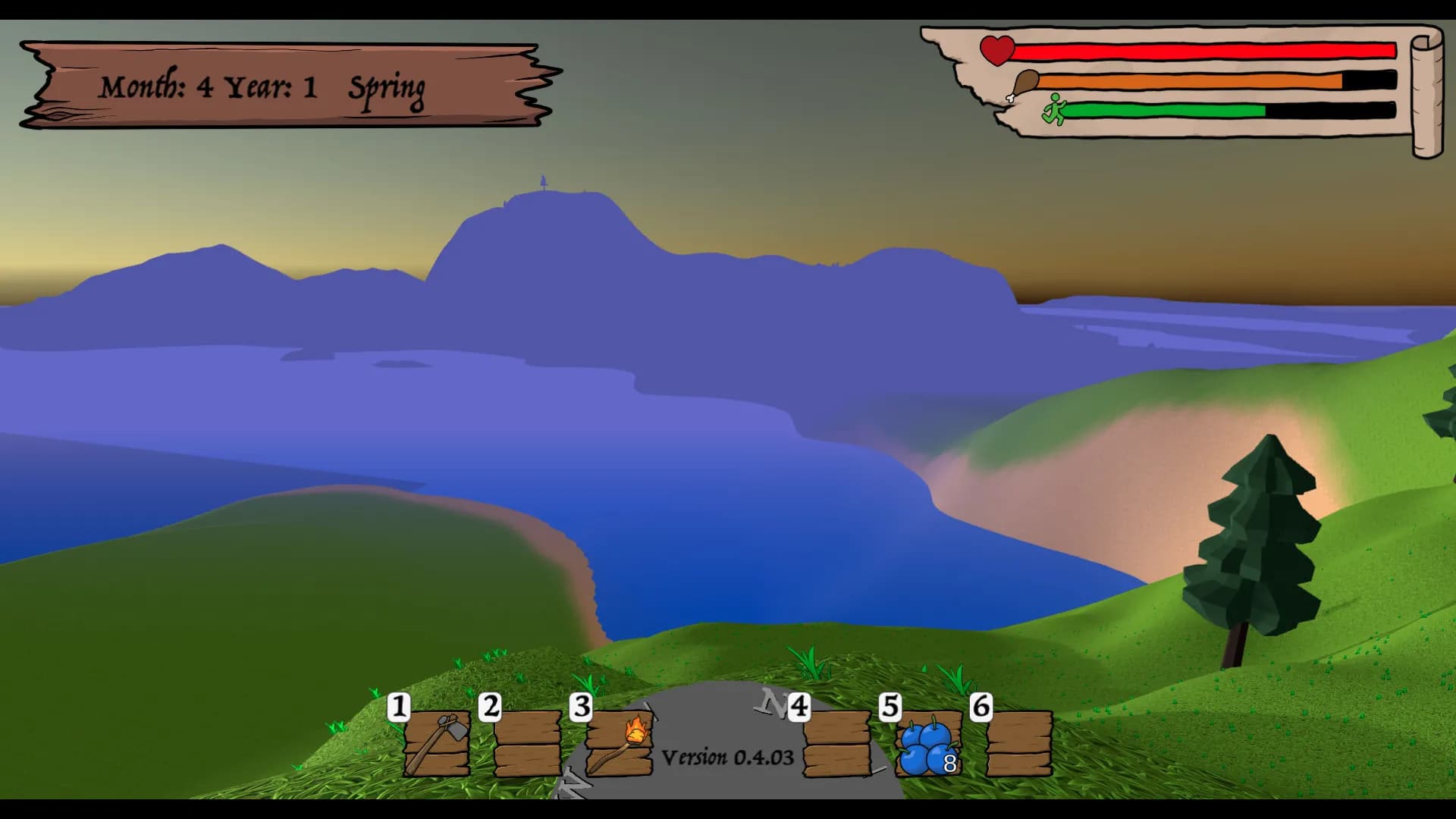Click the Version 0.4.03 text
This screenshot has height=819, width=1456.
[x=726, y=756]
